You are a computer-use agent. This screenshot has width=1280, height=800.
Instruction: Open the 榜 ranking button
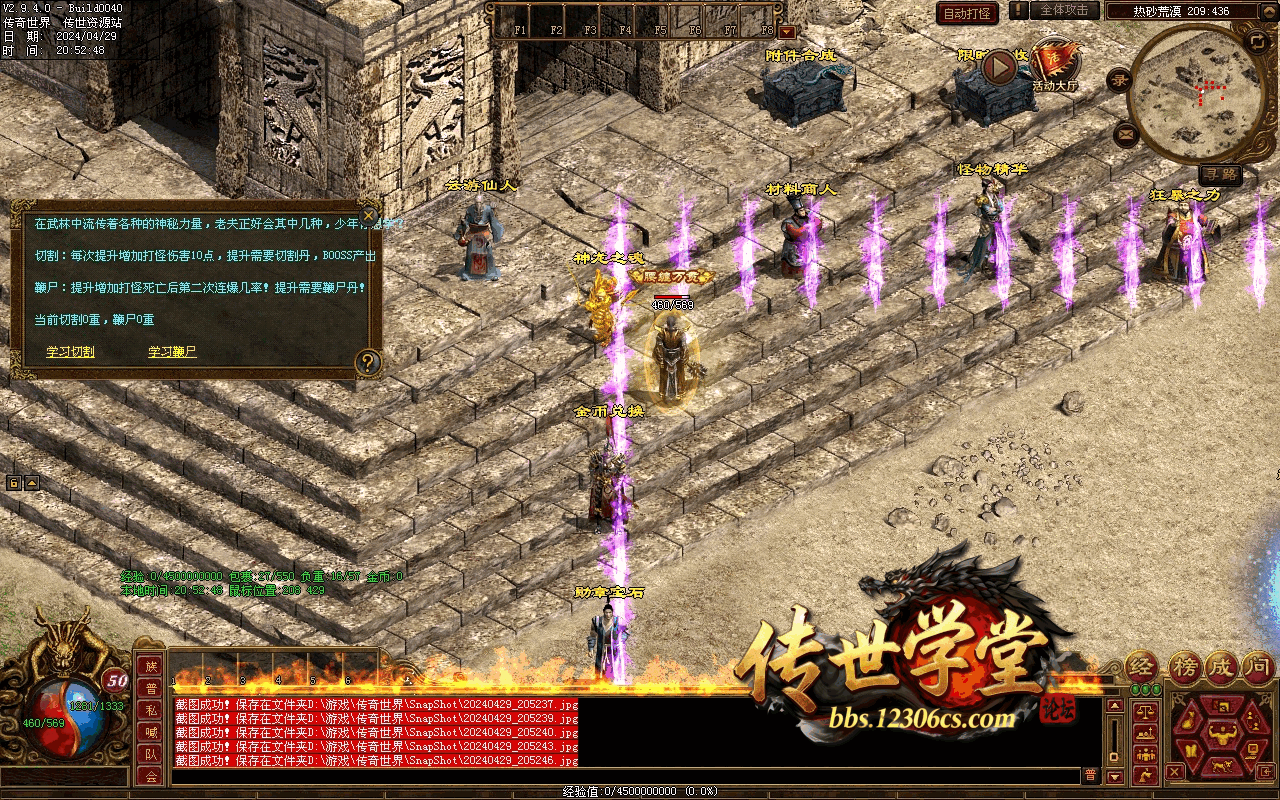tap(1184, 667)
